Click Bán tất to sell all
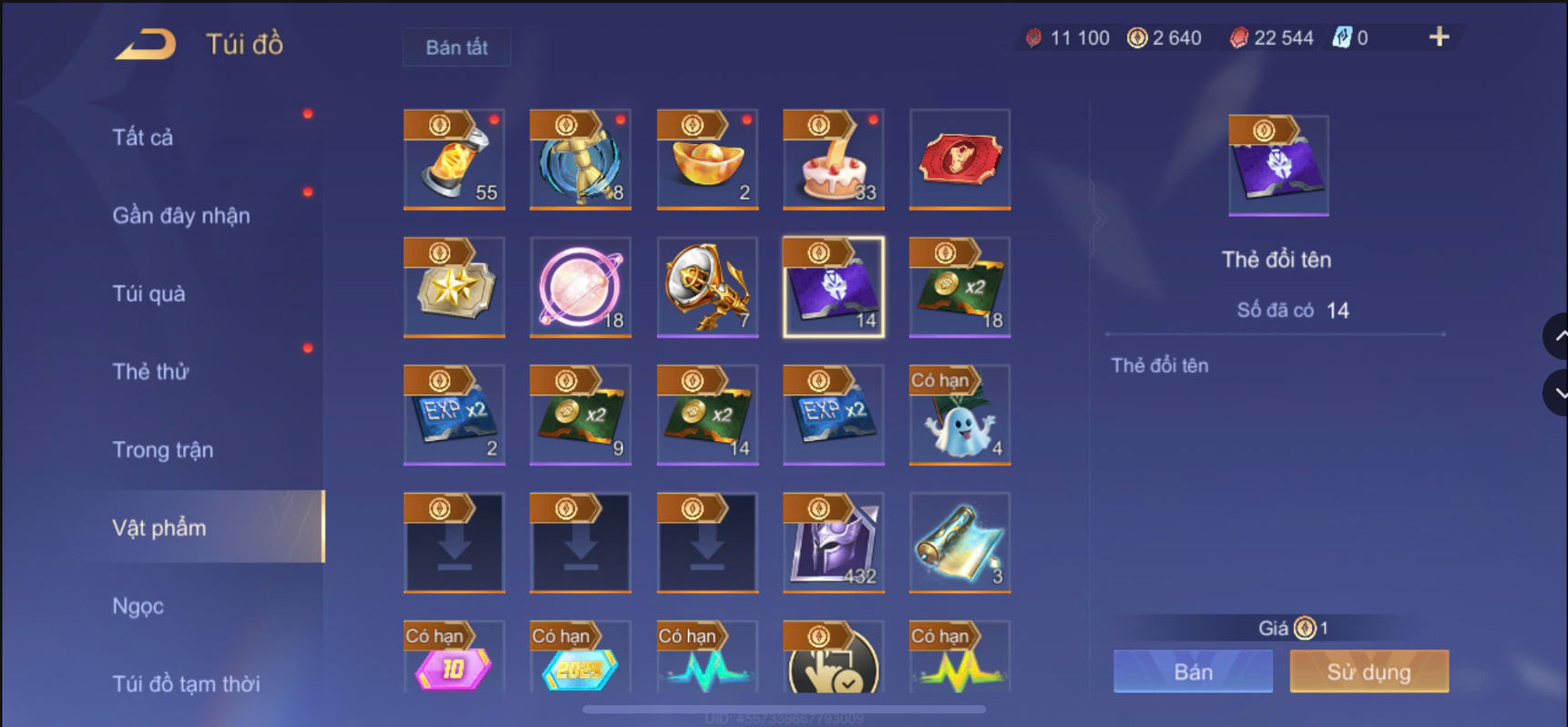This screenshot has width=1568, height=727. (456, 47)
